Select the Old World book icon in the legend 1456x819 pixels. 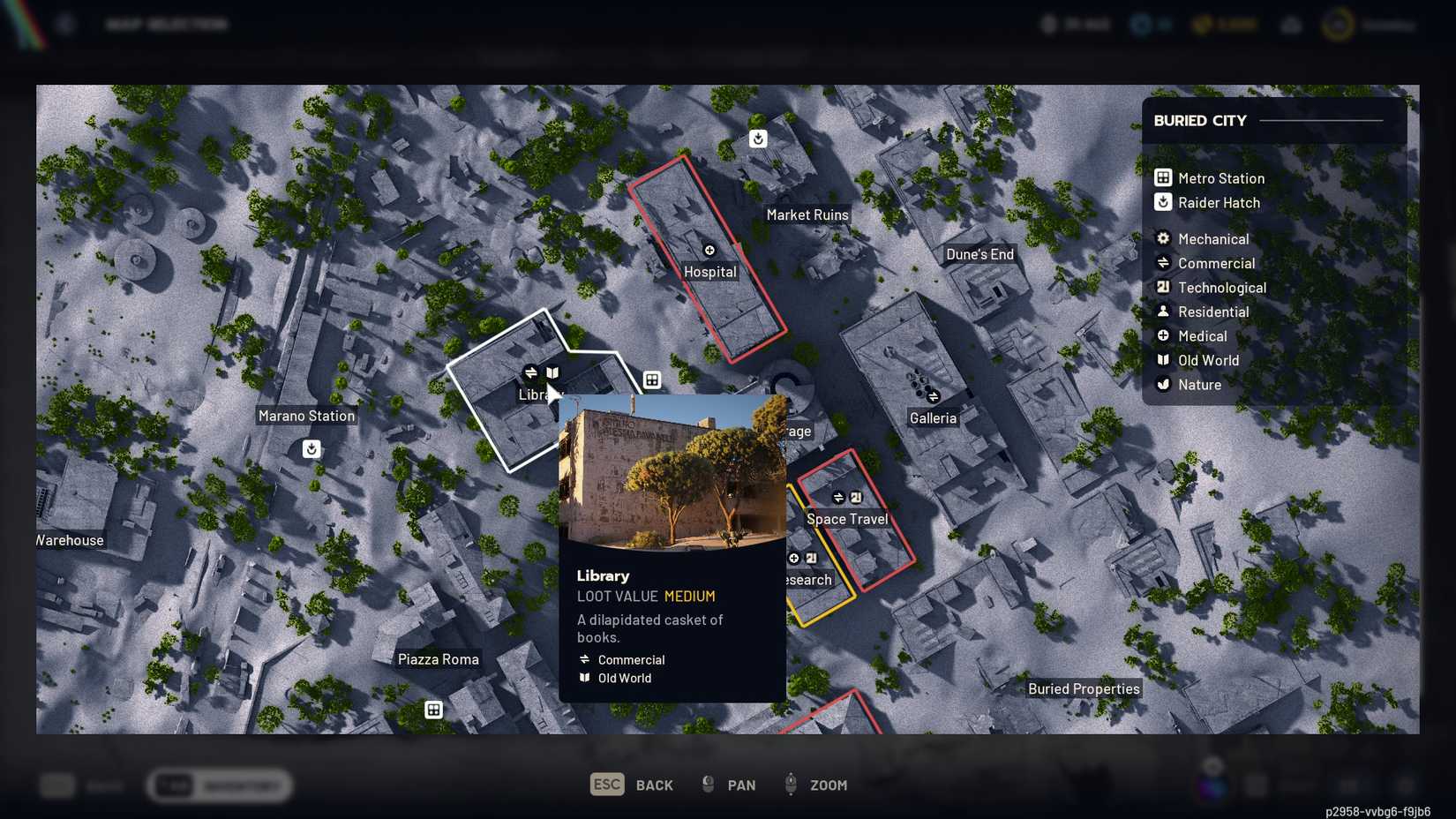[x=1163, y=360]
